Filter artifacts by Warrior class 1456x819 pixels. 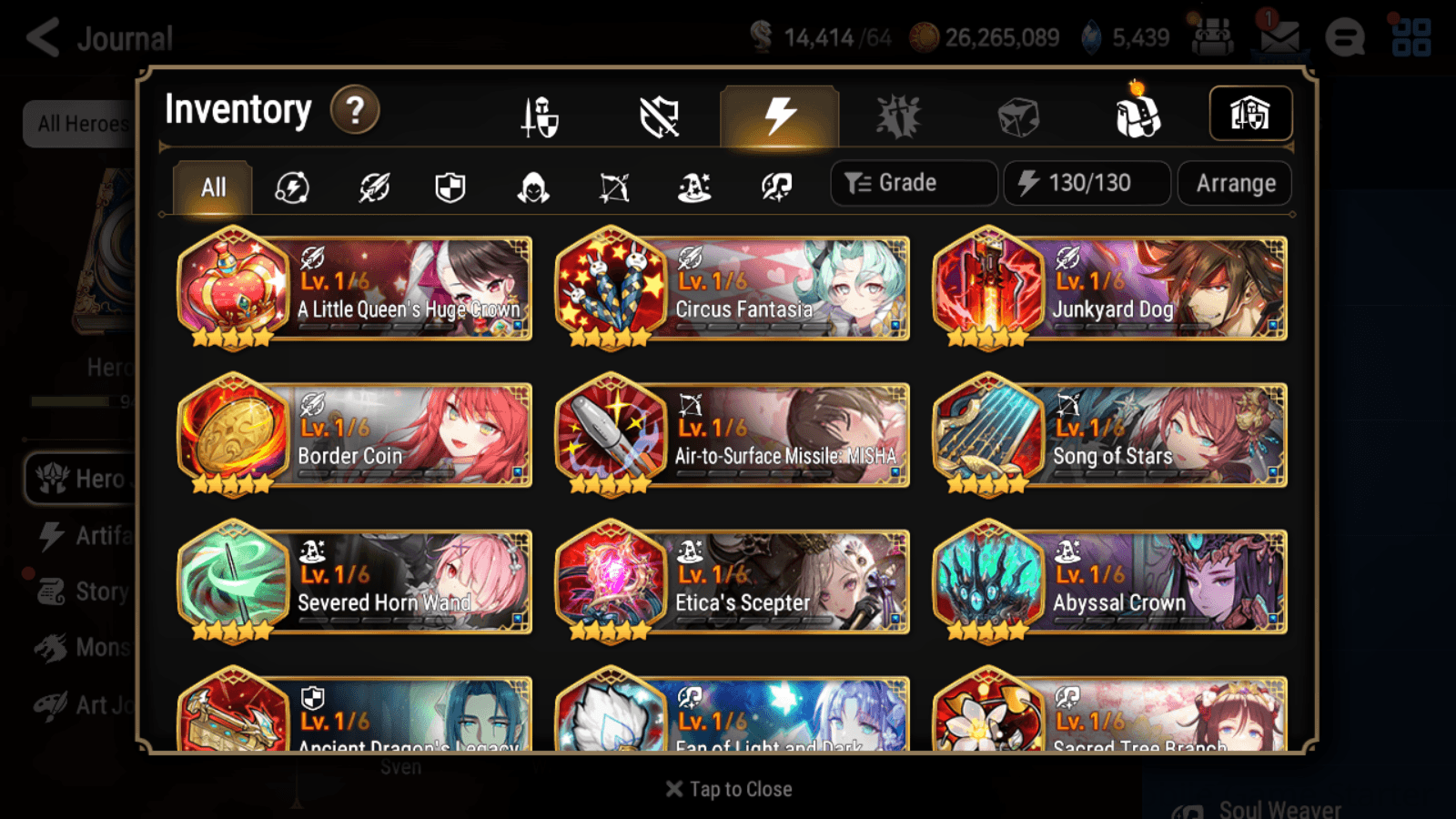pos(374,187)
